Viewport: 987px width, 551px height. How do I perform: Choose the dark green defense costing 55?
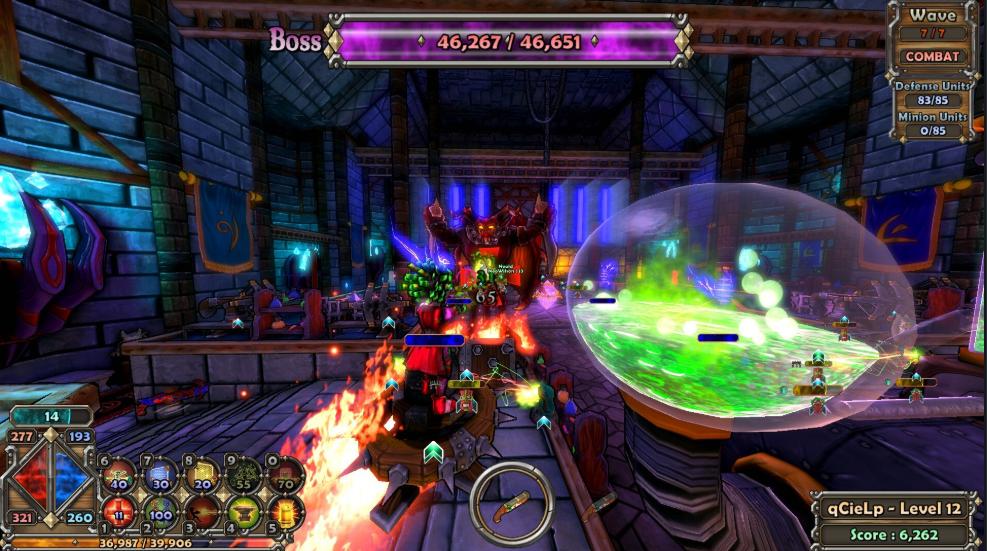point(243,474)
